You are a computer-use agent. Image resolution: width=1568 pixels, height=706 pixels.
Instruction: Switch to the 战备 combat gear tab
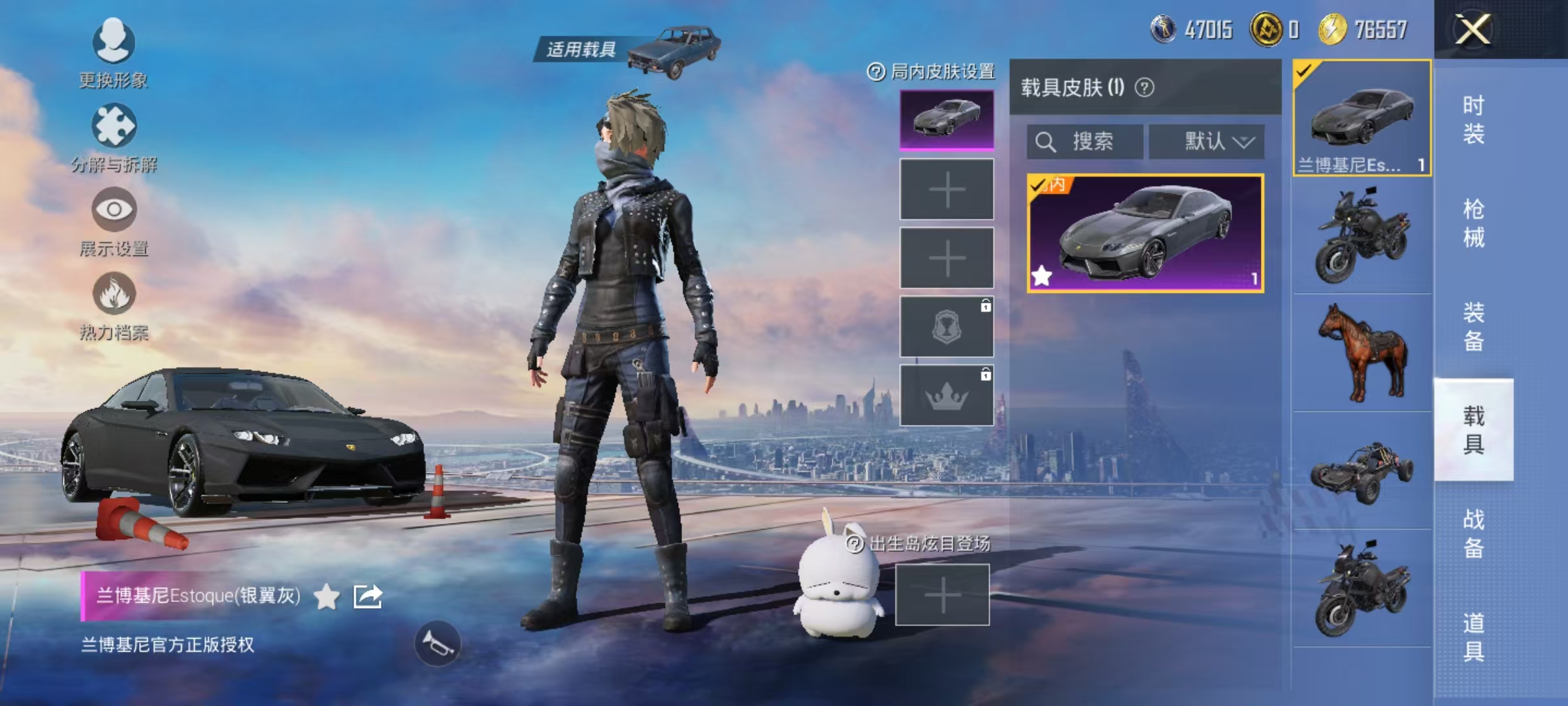pyautogui.click(x=1473, y=533)
